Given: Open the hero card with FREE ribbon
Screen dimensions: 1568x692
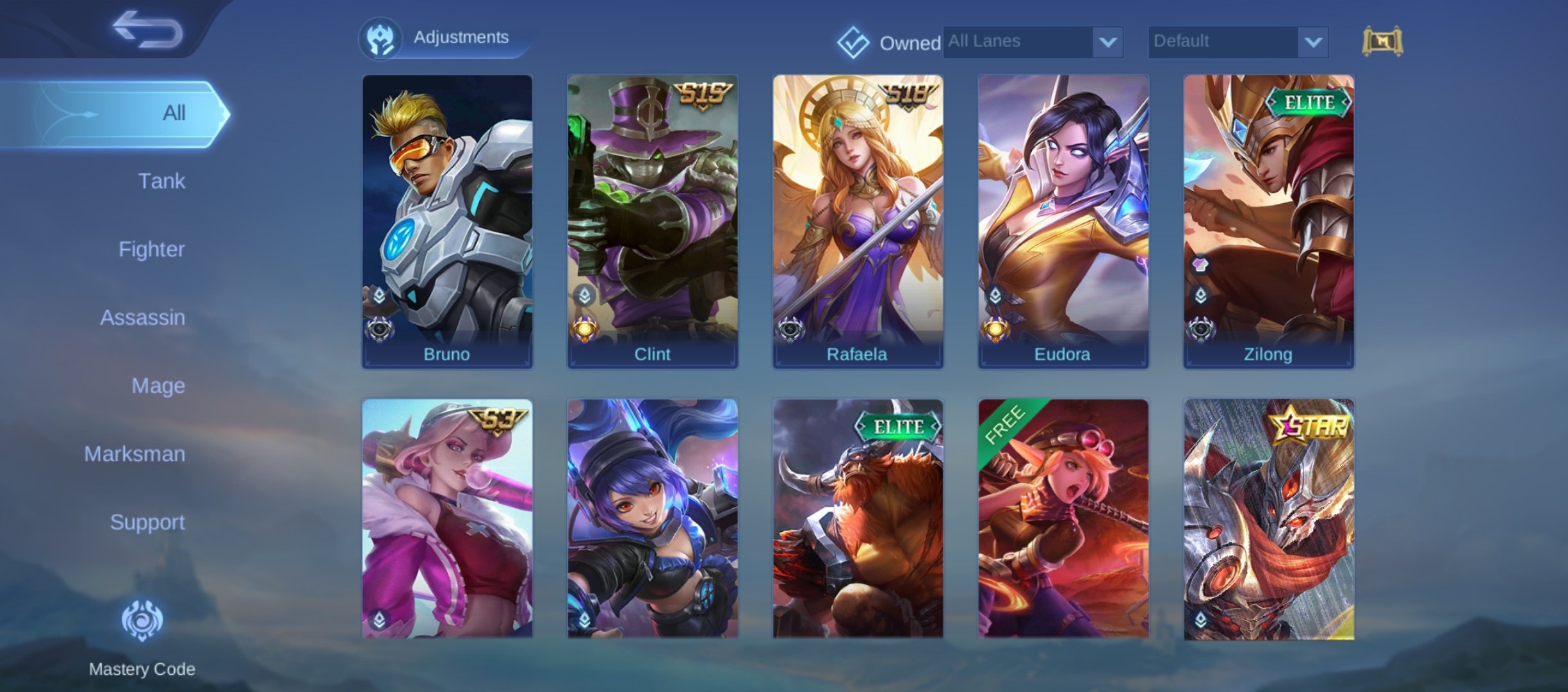Looking at the screenshot, I should (1063, 519).
